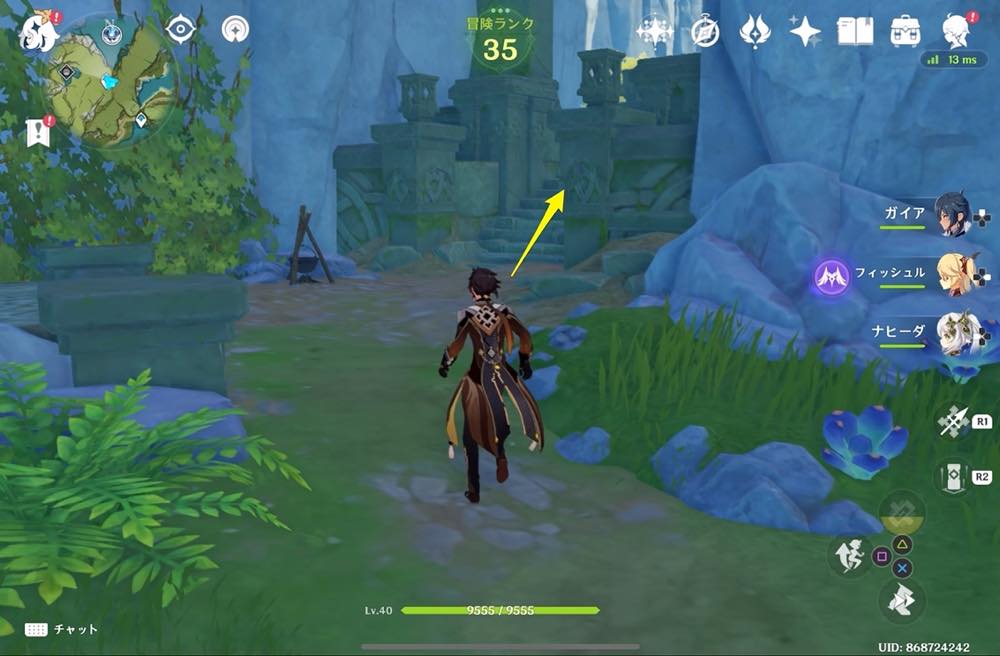Click the round arch icon beside the eye

coord(235,30)
